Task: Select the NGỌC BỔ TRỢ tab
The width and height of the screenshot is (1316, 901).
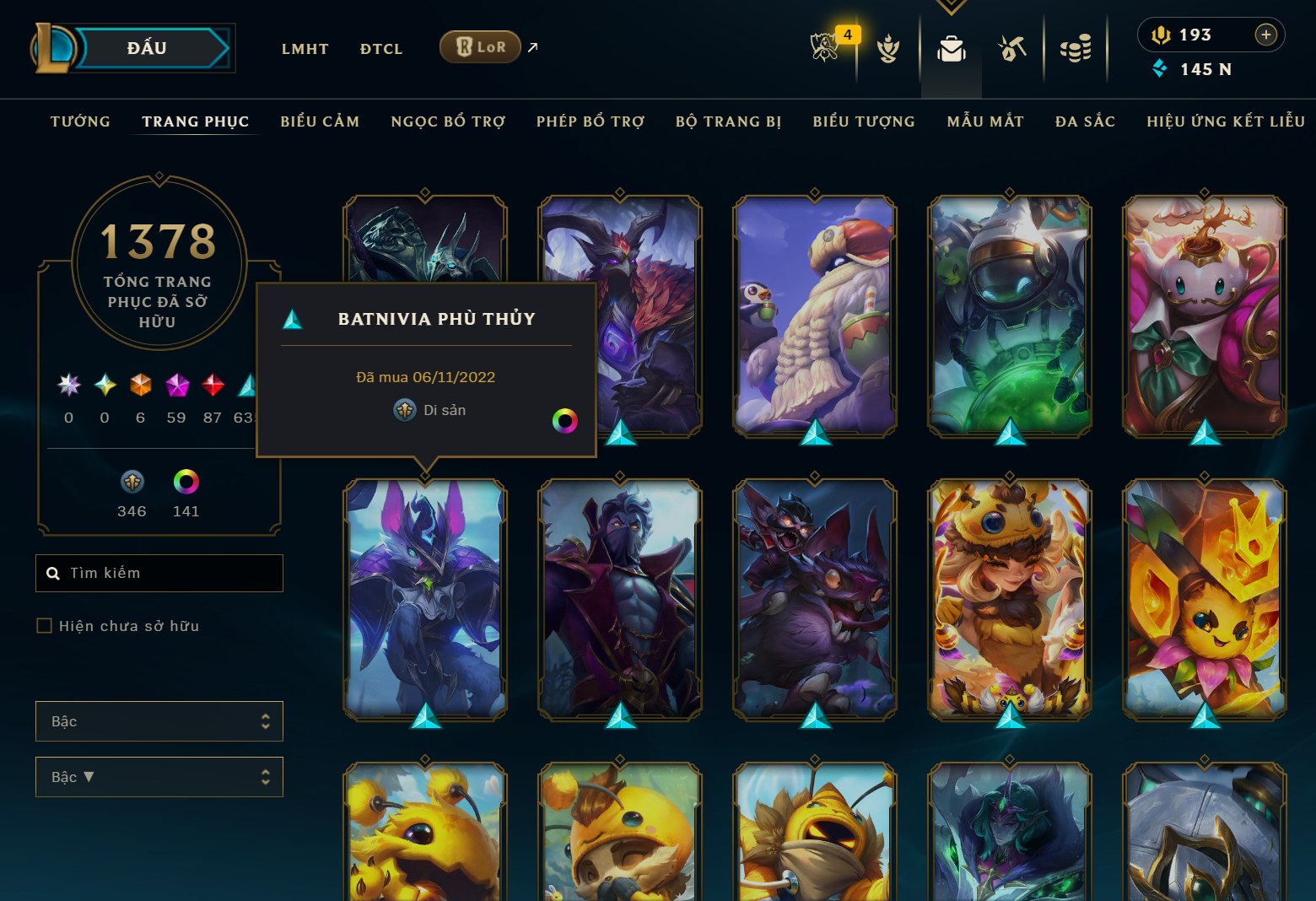Action: click(448, 121)
